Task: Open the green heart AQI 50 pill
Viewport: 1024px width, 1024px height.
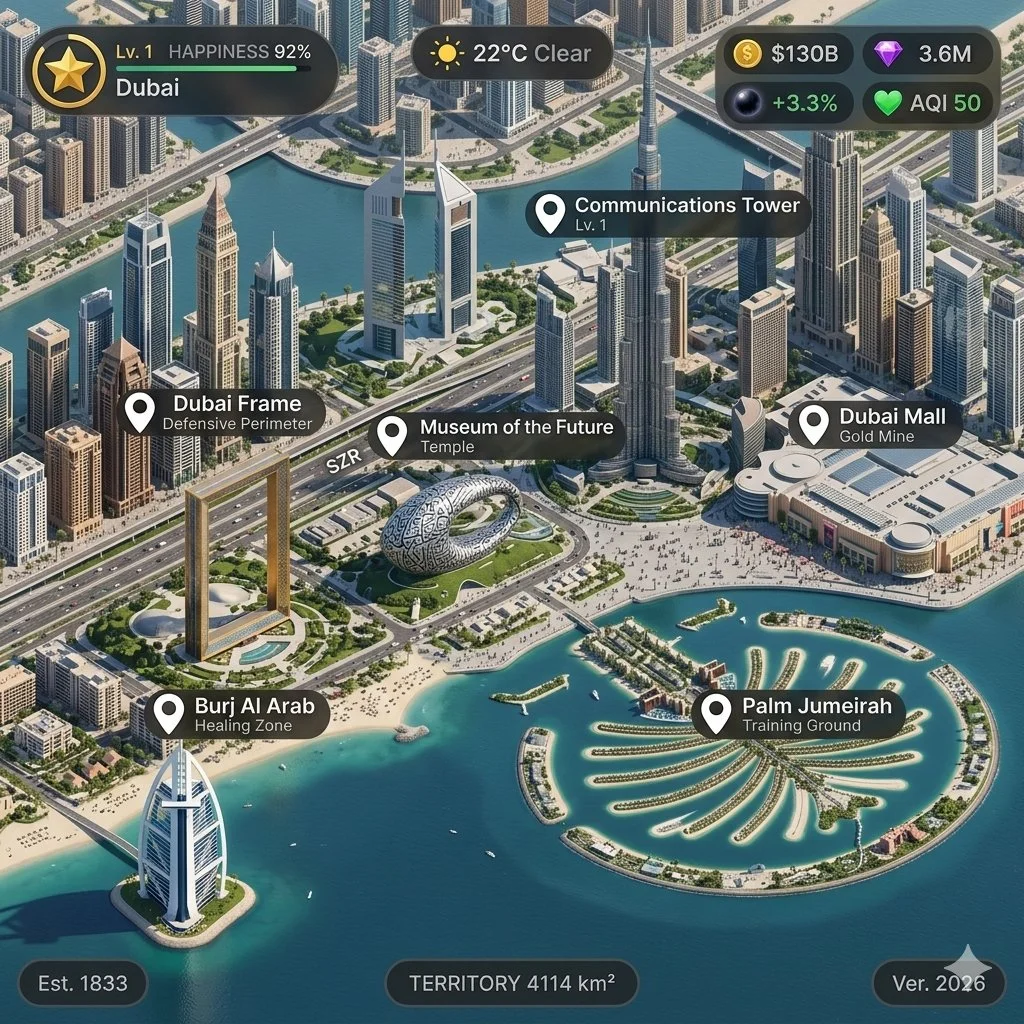Action: tap(927, 102)
